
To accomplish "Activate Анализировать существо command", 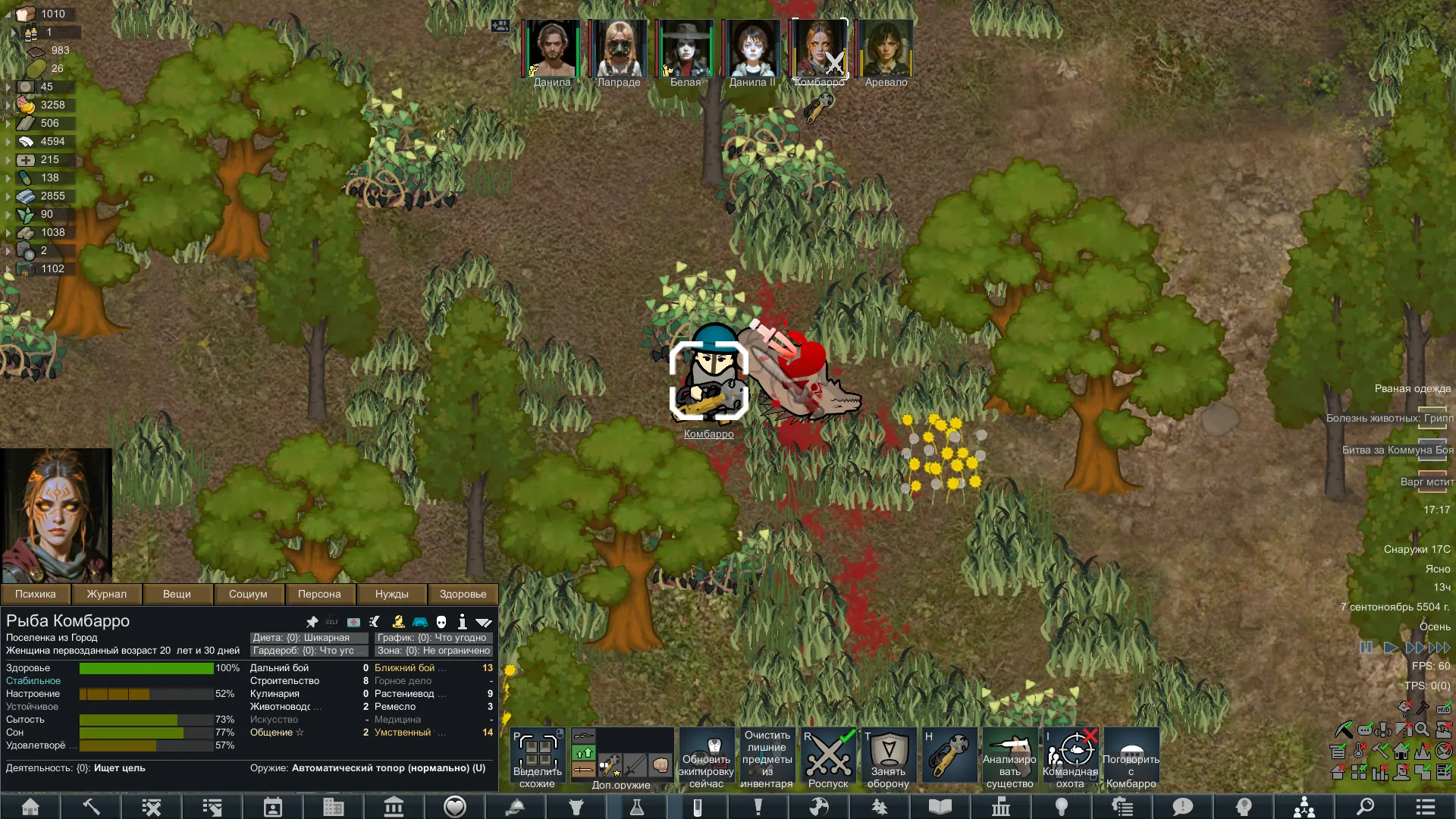I will tap(1009, 758).
